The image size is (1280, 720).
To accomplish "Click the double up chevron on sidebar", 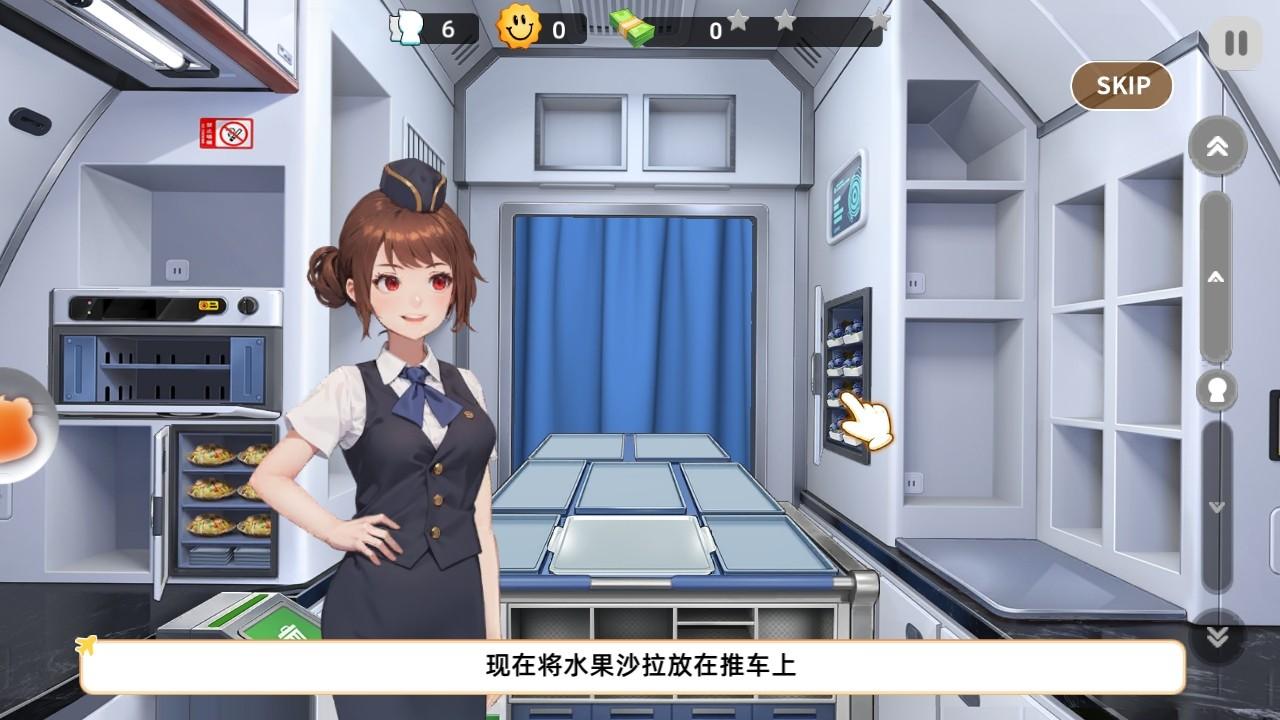I will (x=1216, y=145).
